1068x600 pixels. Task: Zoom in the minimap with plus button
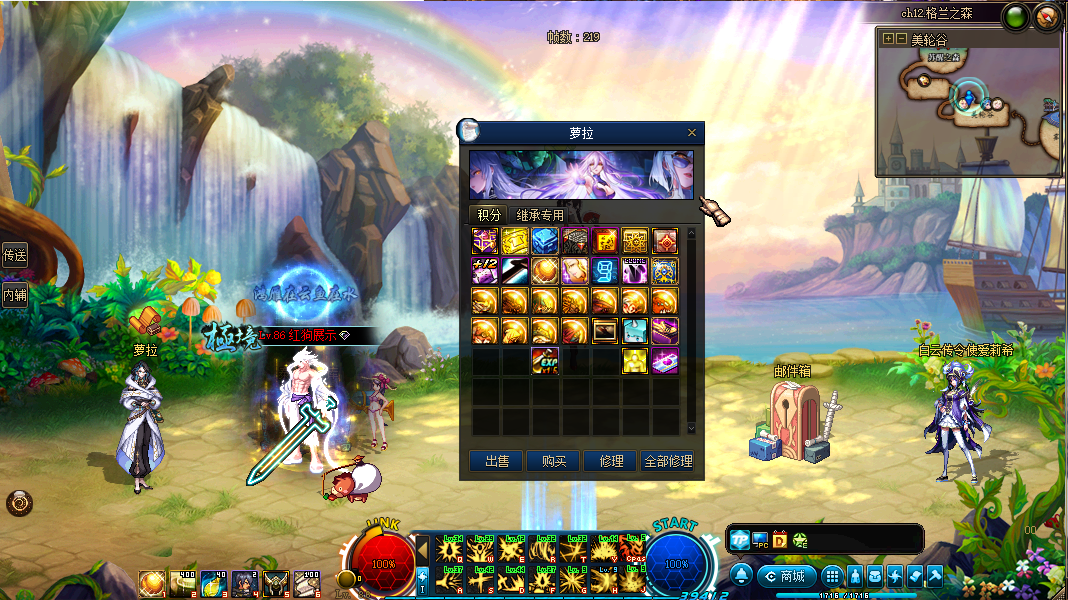(x=888, y=39)
